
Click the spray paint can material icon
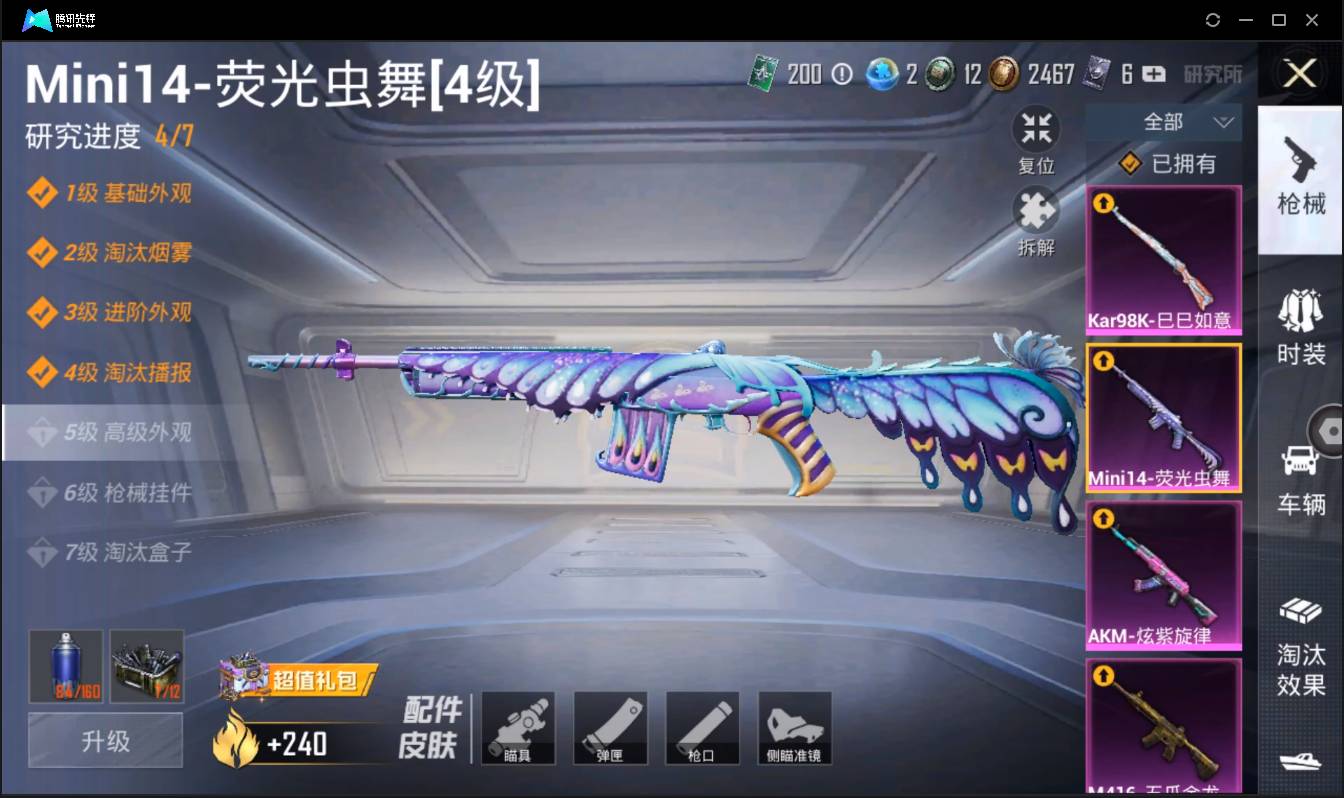(x=64, y=666)
